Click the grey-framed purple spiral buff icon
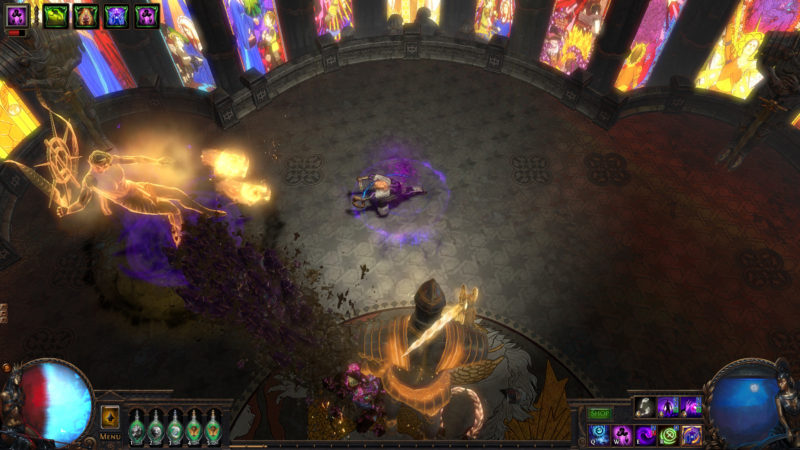The image size is (800, 450). click(17, 15)
